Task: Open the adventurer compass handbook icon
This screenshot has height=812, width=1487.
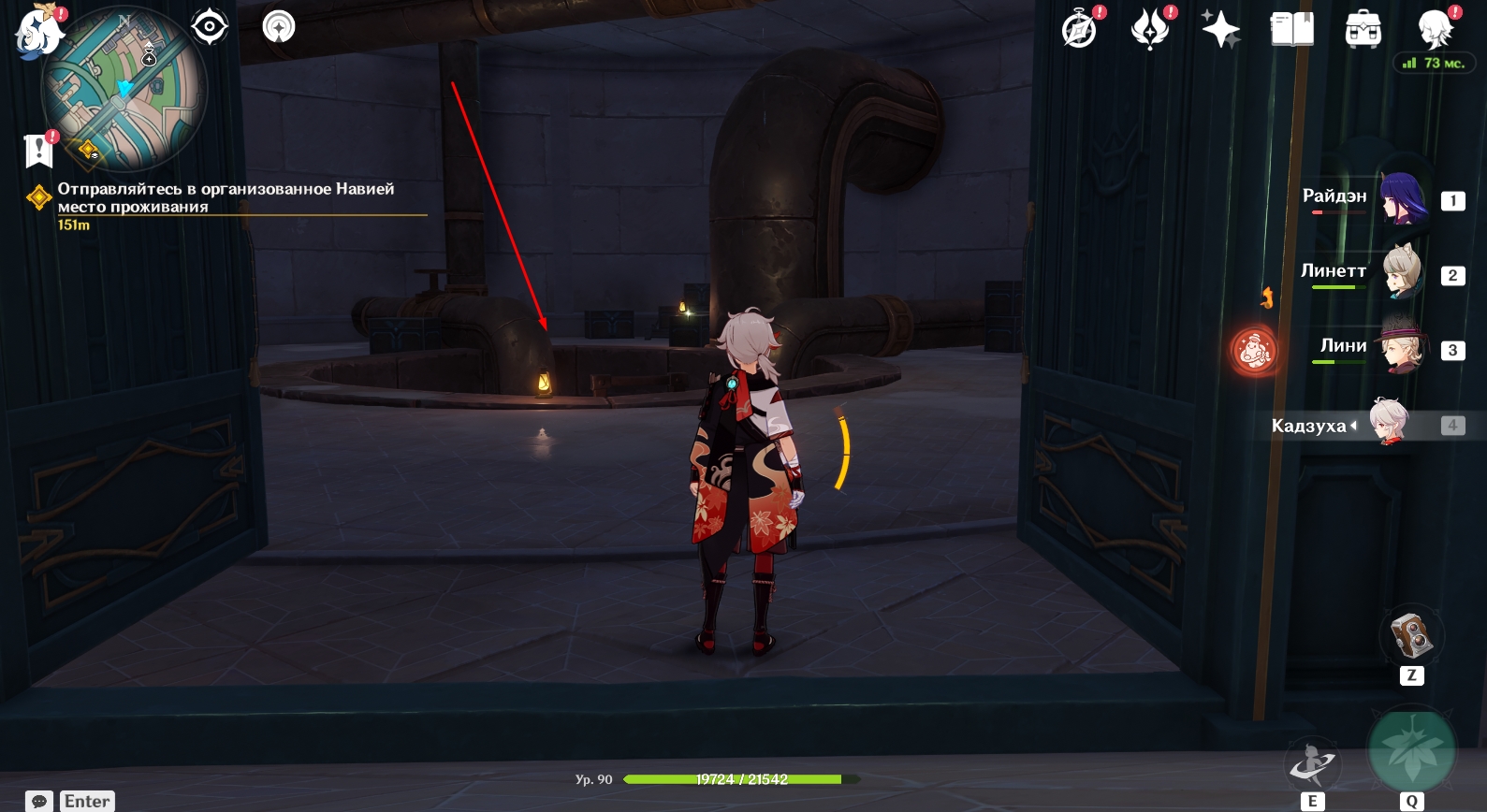Action: tap(1079, 29)
